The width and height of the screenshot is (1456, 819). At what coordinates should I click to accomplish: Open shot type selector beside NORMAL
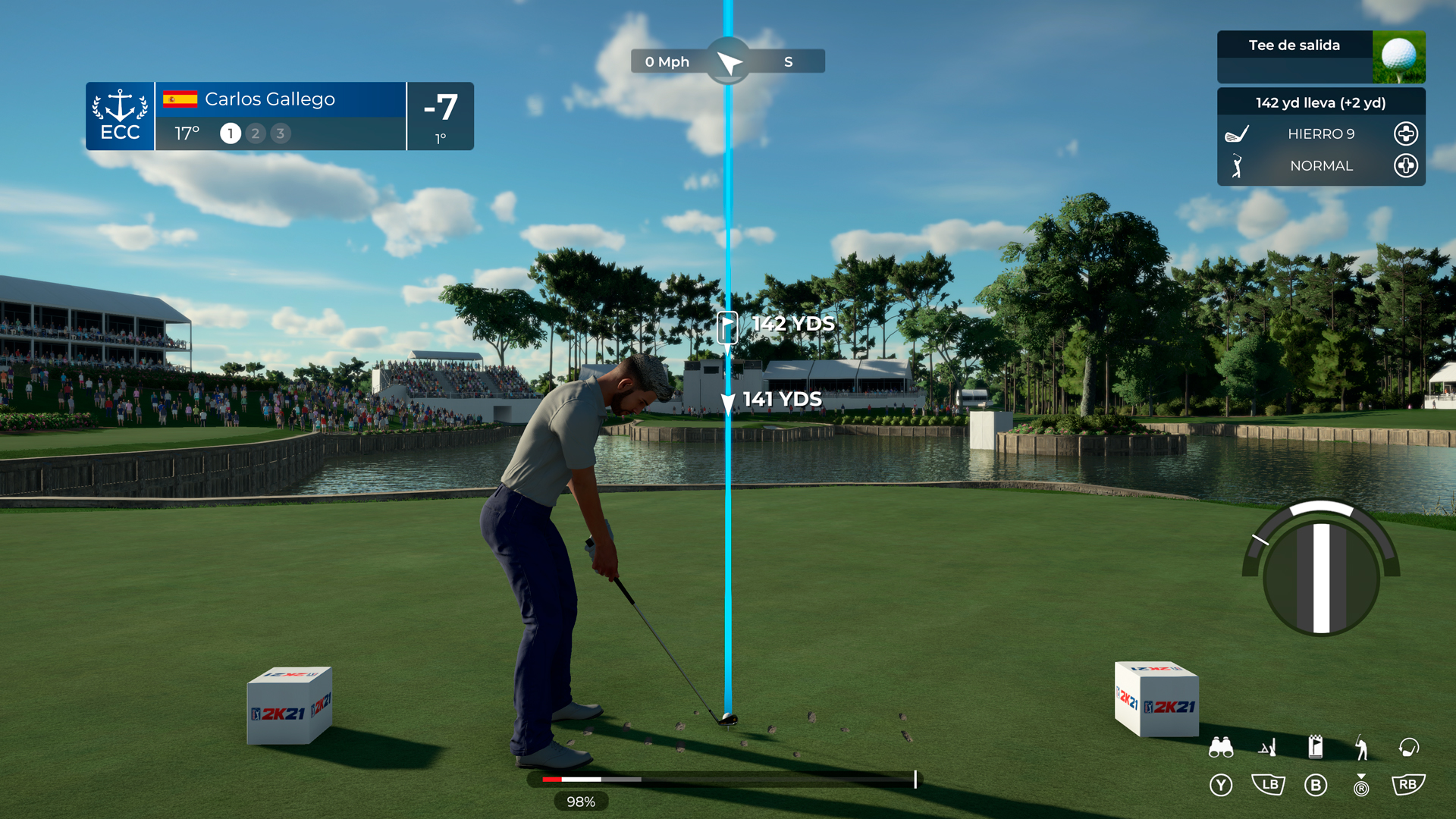pyautogui.click(x=1405, y=166)
